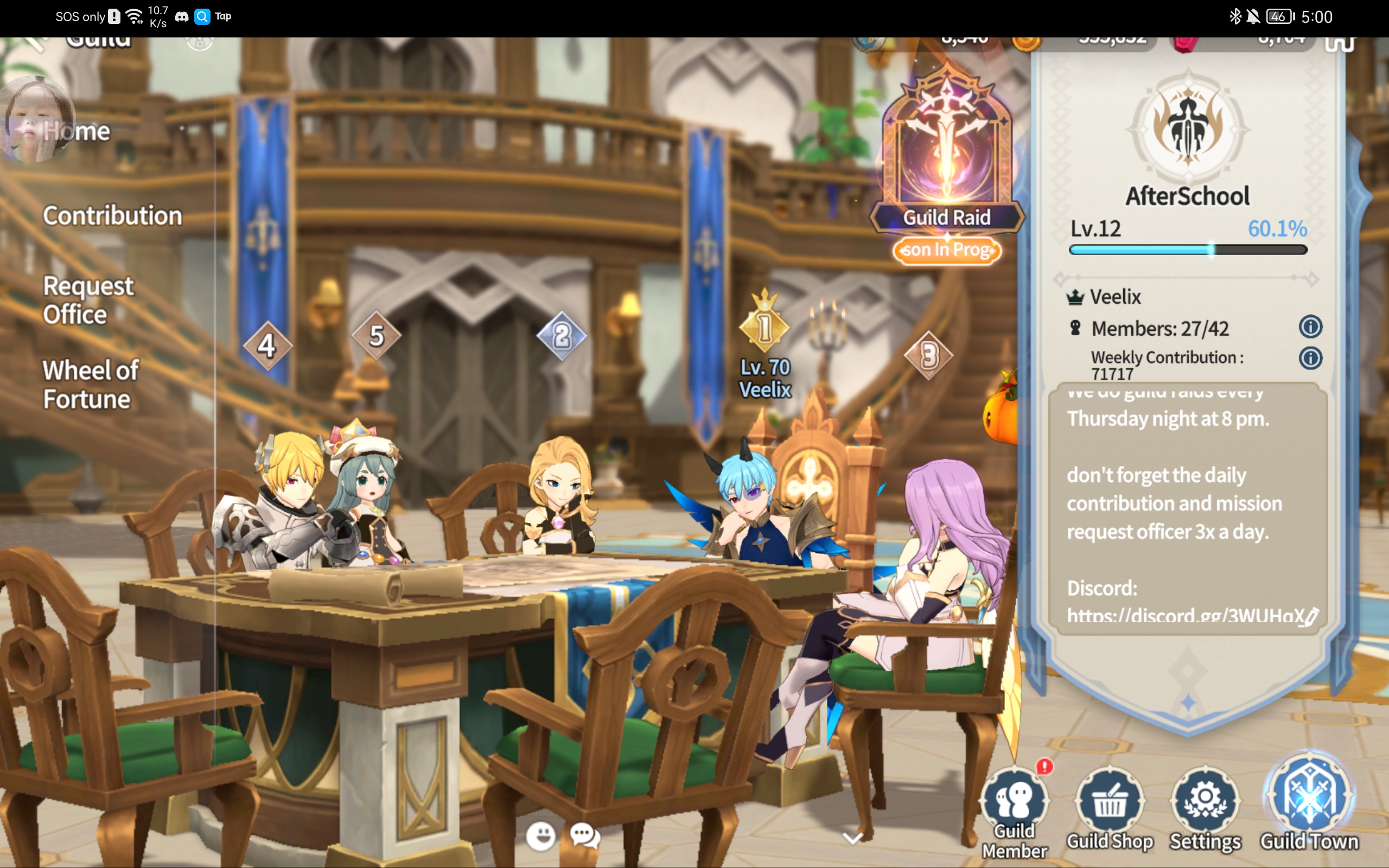This screenshot has width=1389, height=868.
Task: Open the Request Office
Action: 88,299
